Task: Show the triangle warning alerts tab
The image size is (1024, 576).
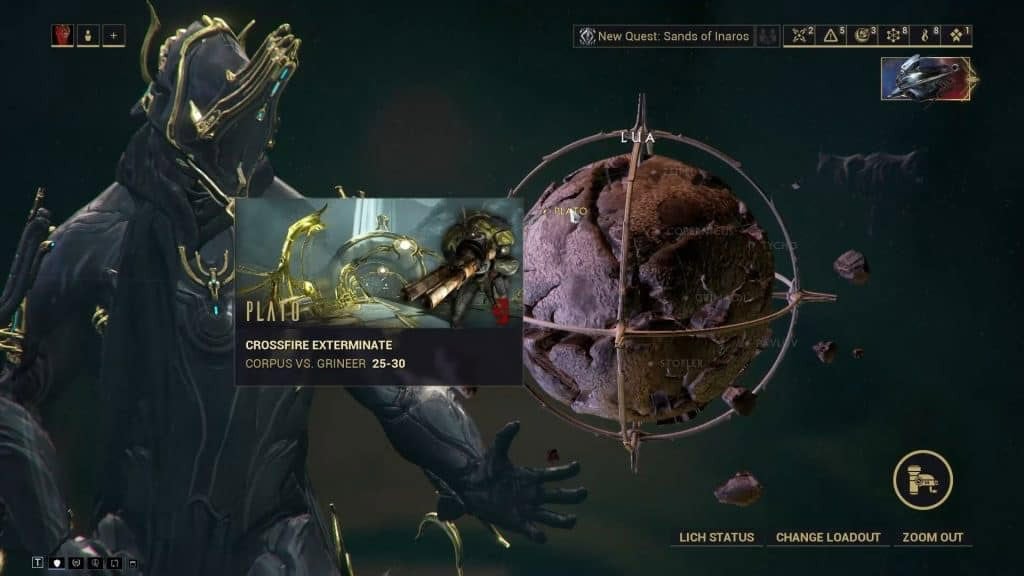Action: 833,36
